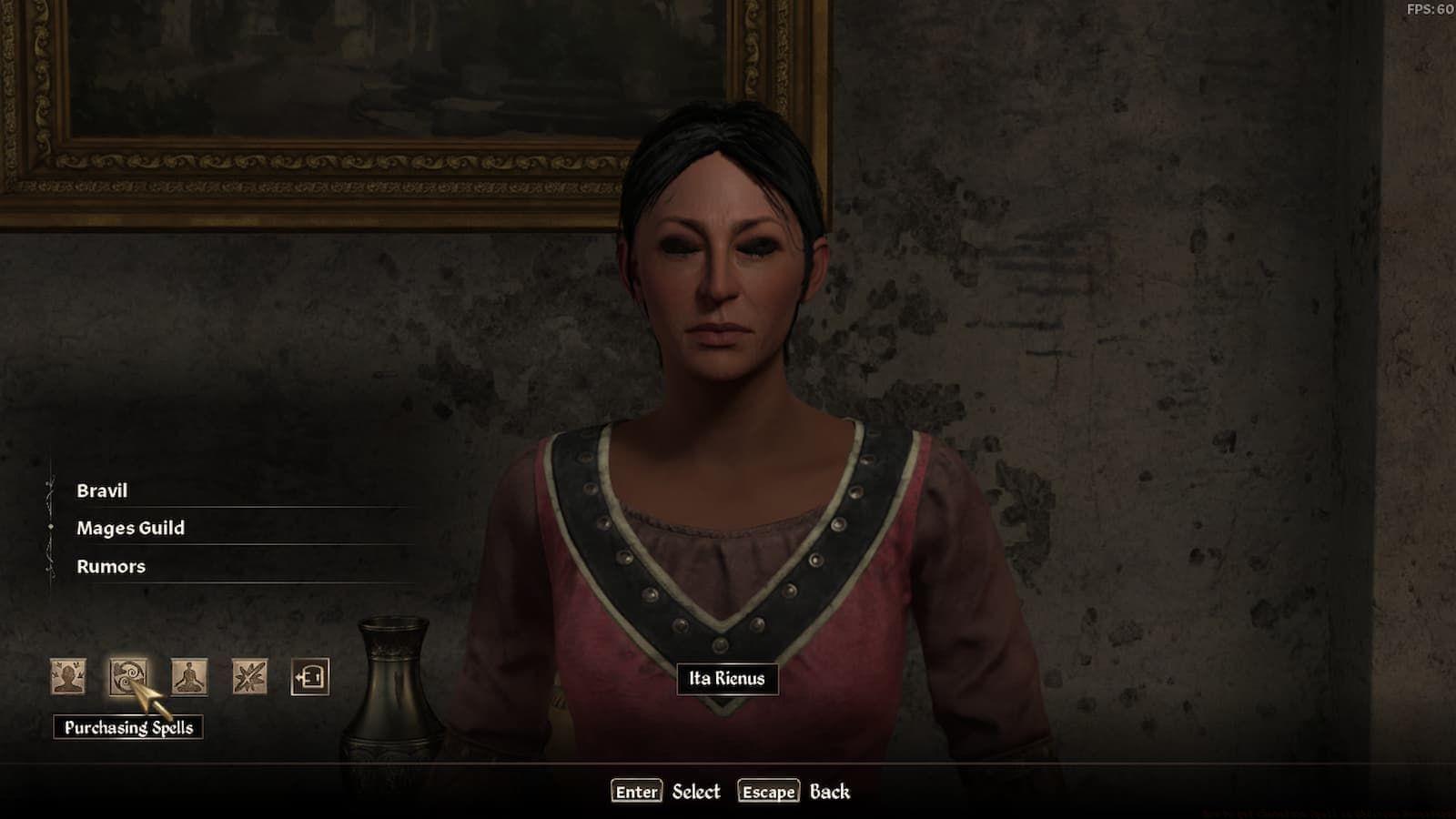1456x819 pixels.
Task: Select the Rumors dialogue topic
Action: 111,566
